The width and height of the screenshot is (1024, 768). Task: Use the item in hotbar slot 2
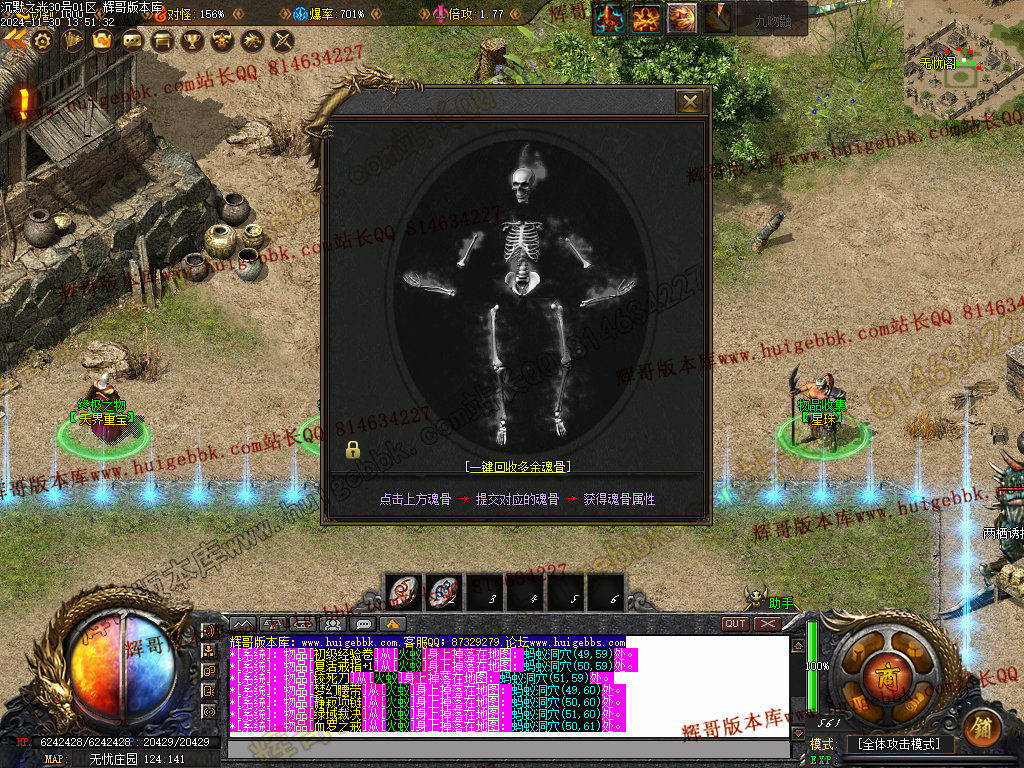coord(442,591)
